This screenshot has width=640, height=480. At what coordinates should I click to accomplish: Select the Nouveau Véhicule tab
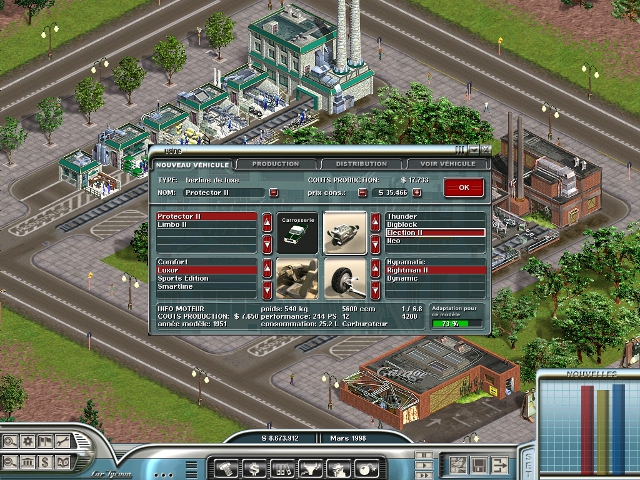tap(192, 164)
